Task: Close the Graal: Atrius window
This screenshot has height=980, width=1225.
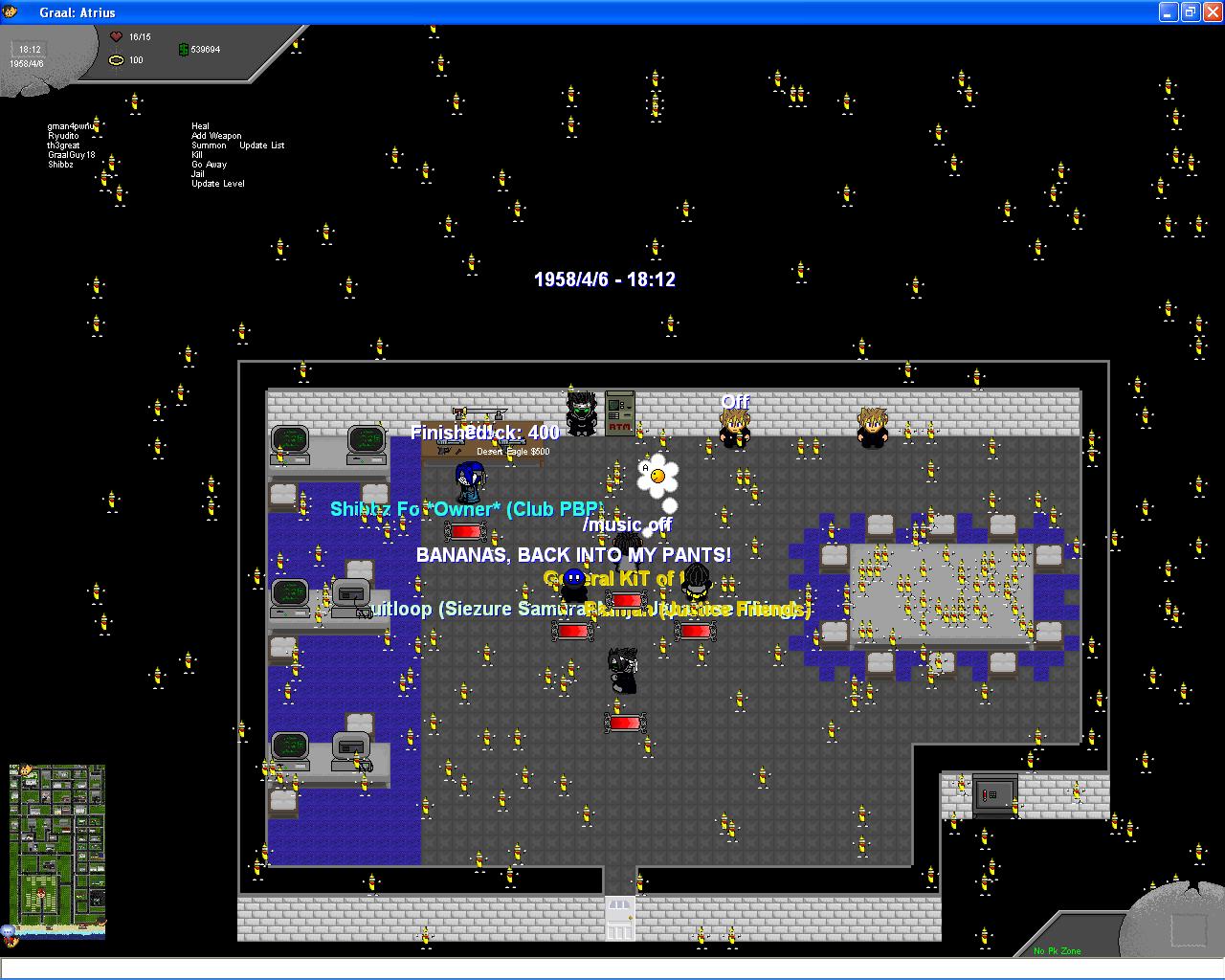Action: point(1212,12)
